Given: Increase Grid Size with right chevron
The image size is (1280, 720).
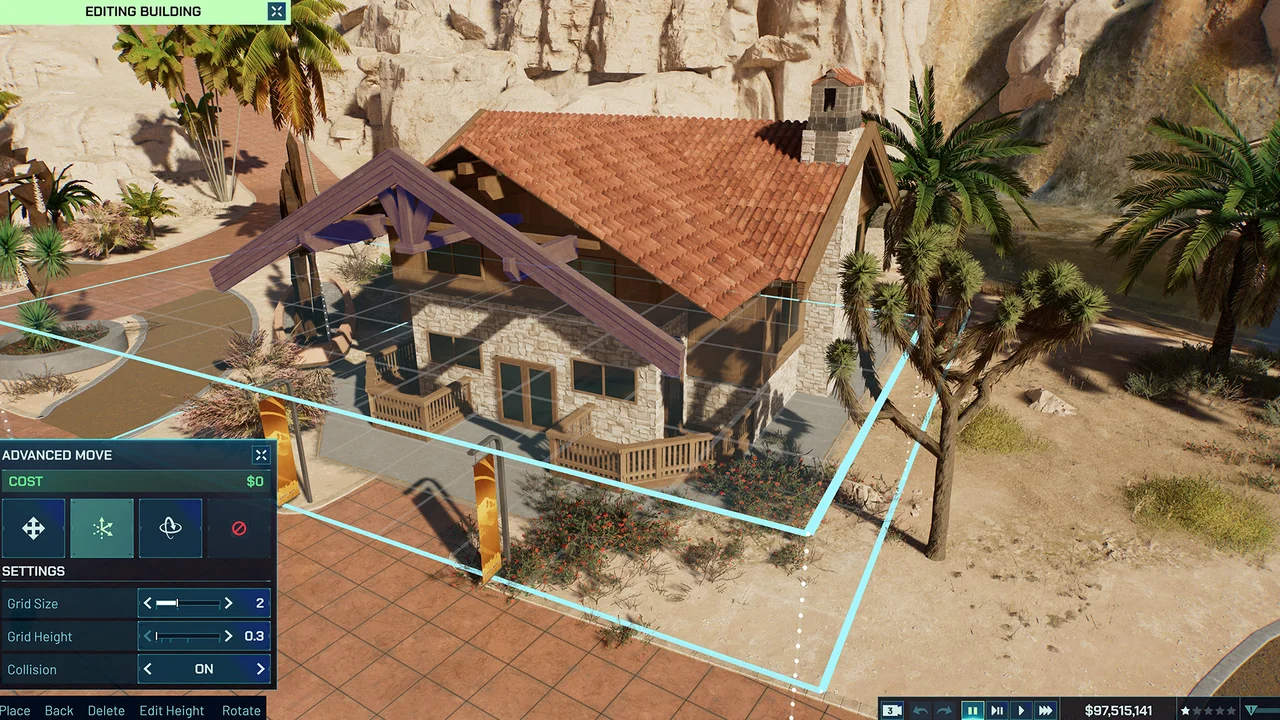Looking at the screenshot, I should (x=228, y=603).
